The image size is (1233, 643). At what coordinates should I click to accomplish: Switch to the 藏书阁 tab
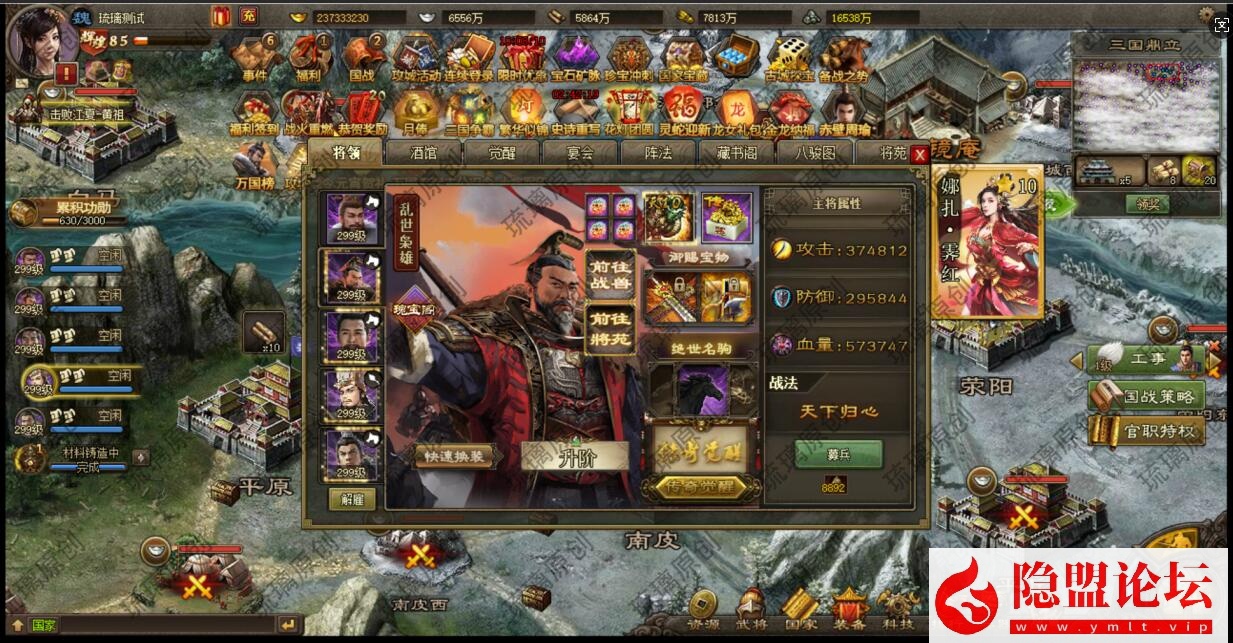737,153
